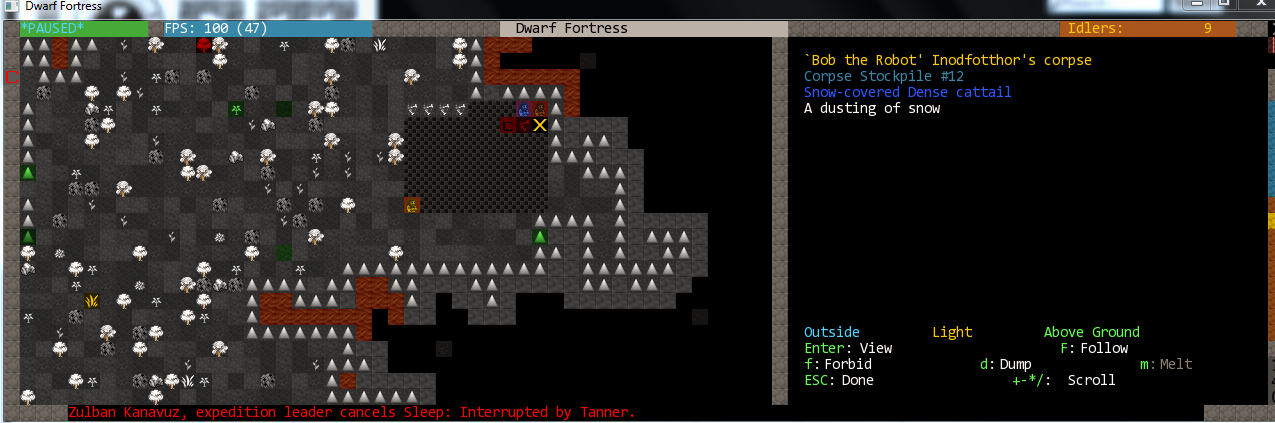Pick the Snow-covered Dense cattail entry
Screen dimensions: 1275x423
click(907, 92)
